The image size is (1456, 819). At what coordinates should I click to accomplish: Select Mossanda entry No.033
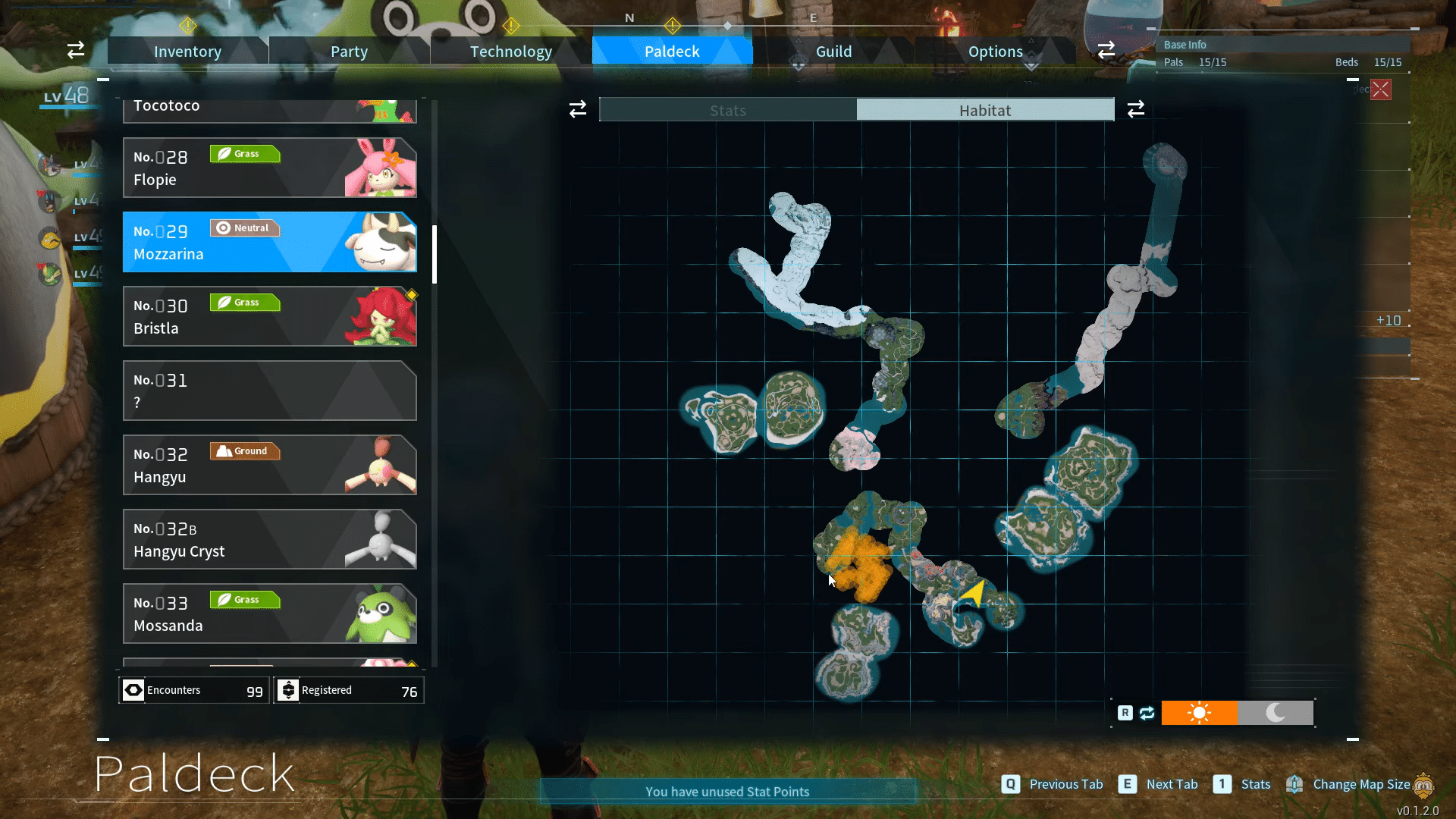click(269, 613)
